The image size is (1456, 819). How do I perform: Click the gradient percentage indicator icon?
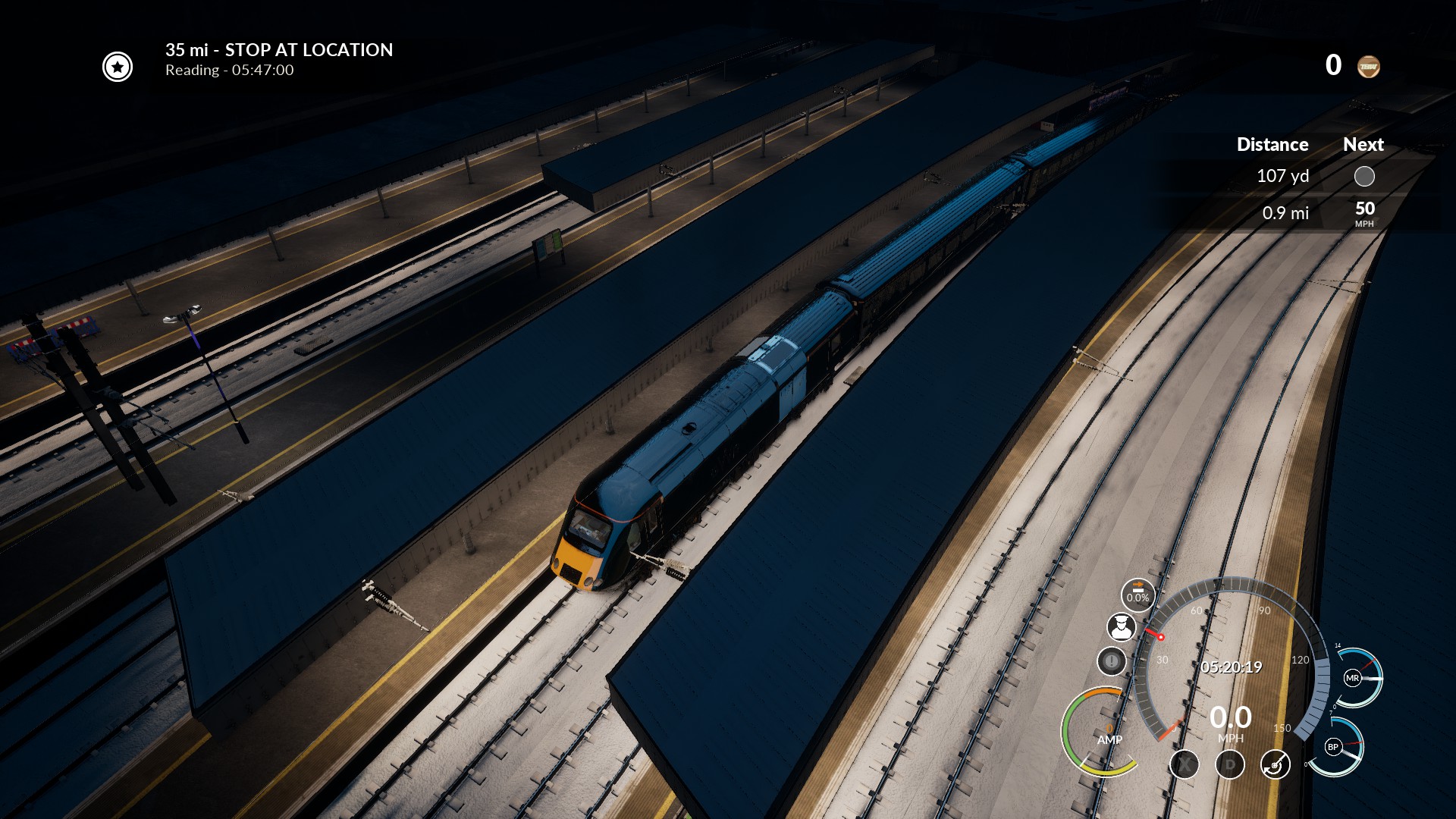pos(1137,594)
